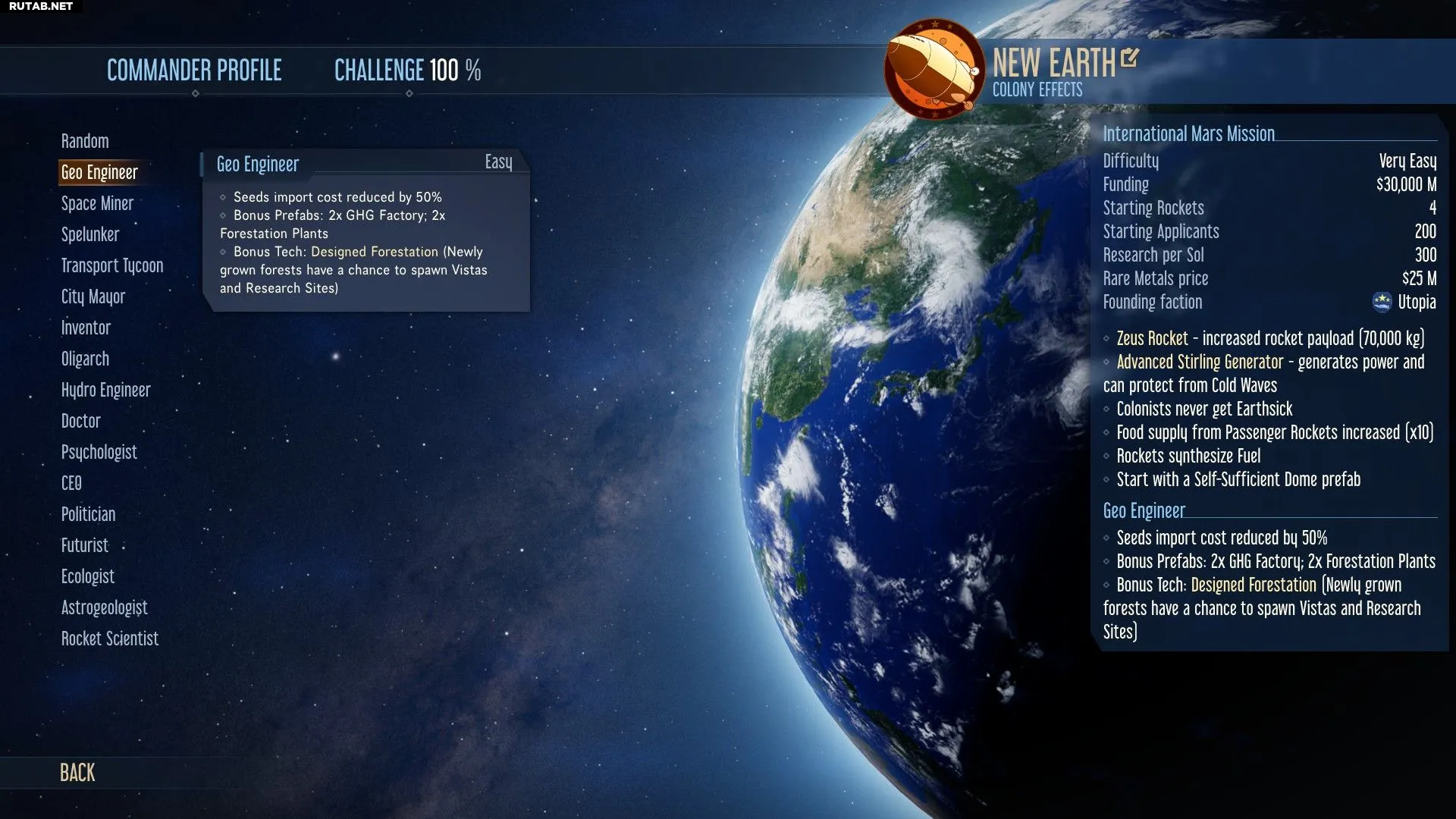Screen dimensions: 1456x819
Task: Select the Geo Engineer profile
Action: pos(99,173)
